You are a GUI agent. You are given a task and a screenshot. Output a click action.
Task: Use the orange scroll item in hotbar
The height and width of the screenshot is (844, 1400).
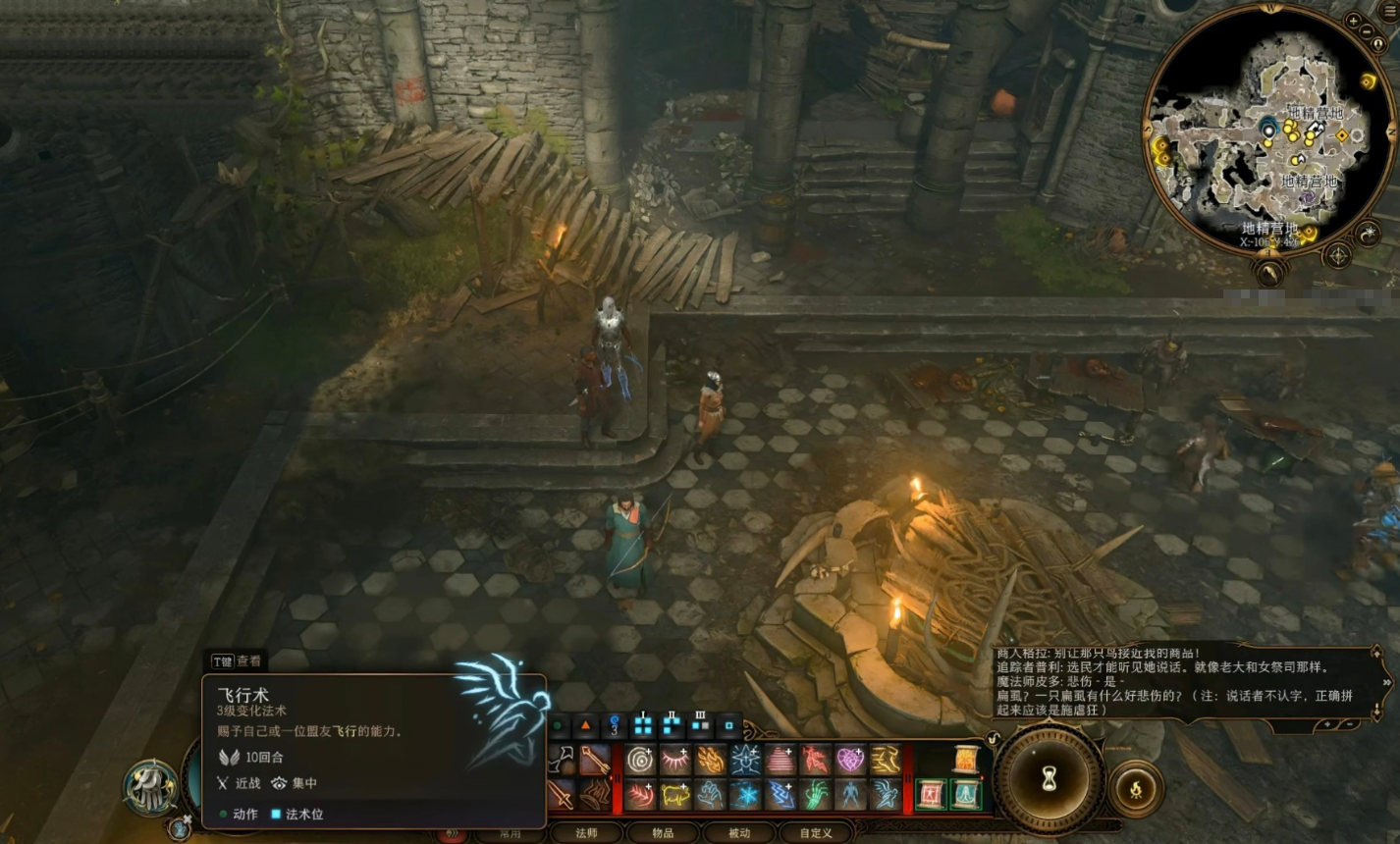(x=966, y=759)
